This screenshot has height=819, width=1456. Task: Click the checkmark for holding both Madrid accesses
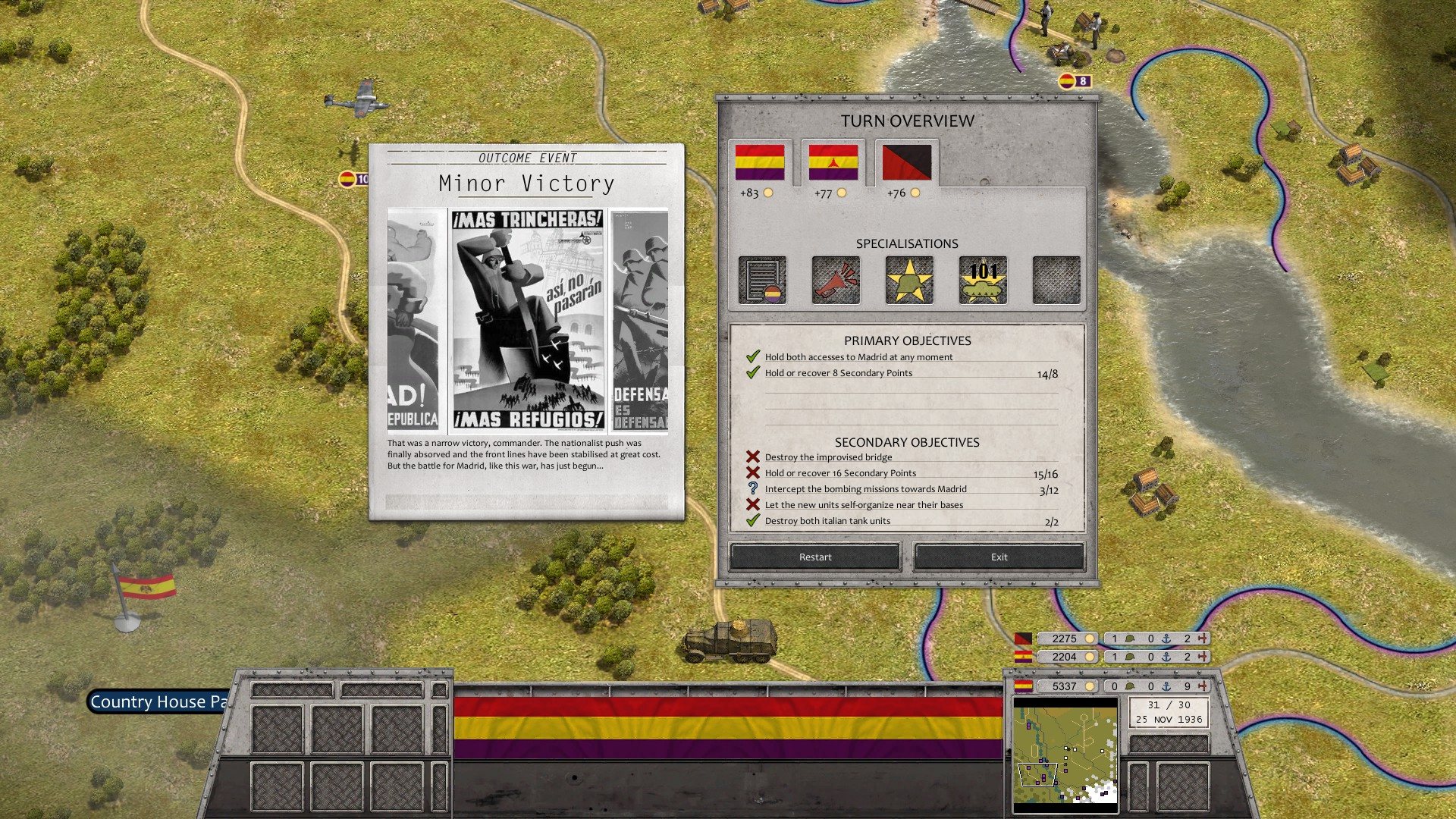pyautogui.click(x=752, y=356)
